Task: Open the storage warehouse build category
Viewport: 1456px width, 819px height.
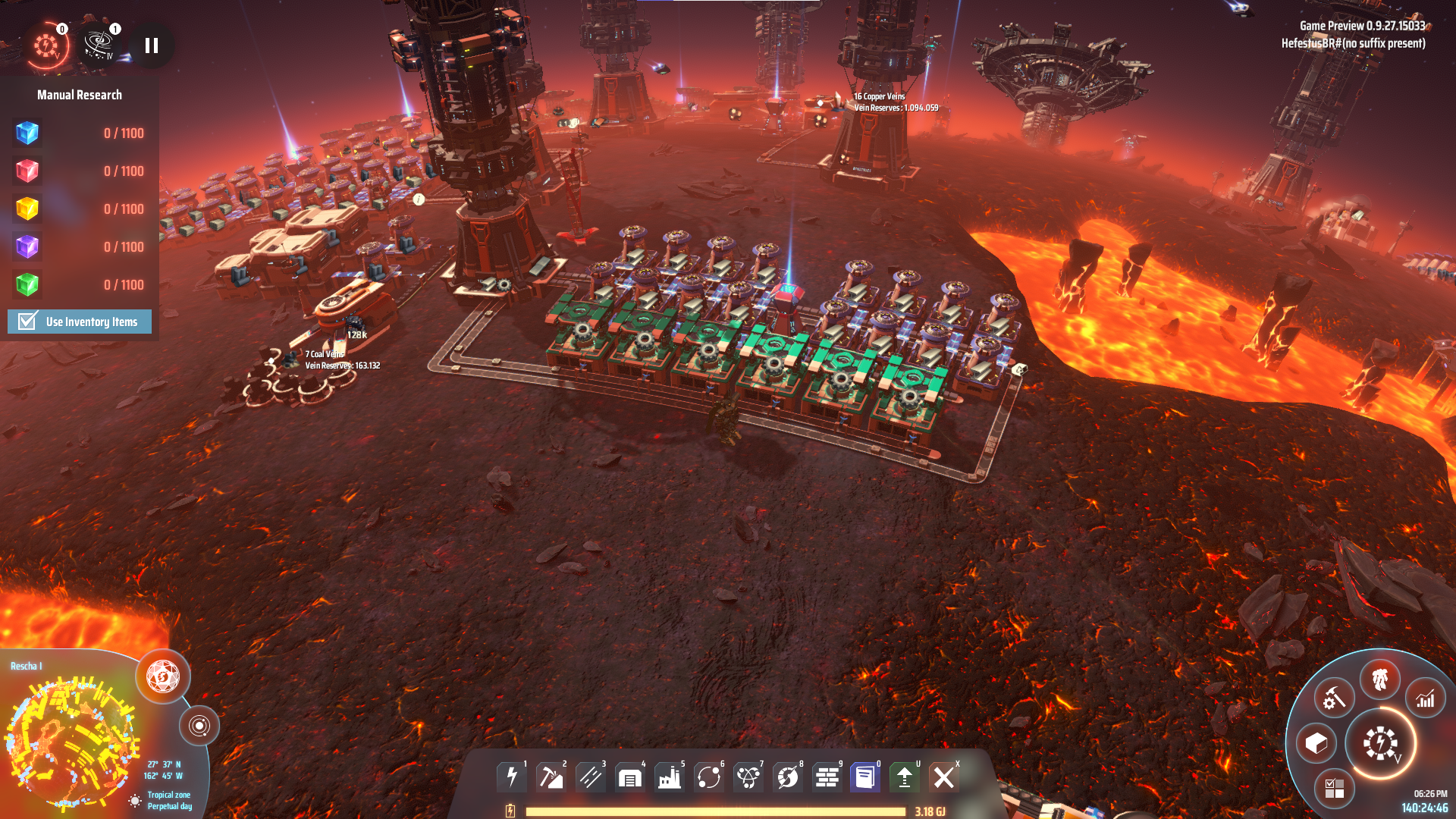Action: coord(630,777)
